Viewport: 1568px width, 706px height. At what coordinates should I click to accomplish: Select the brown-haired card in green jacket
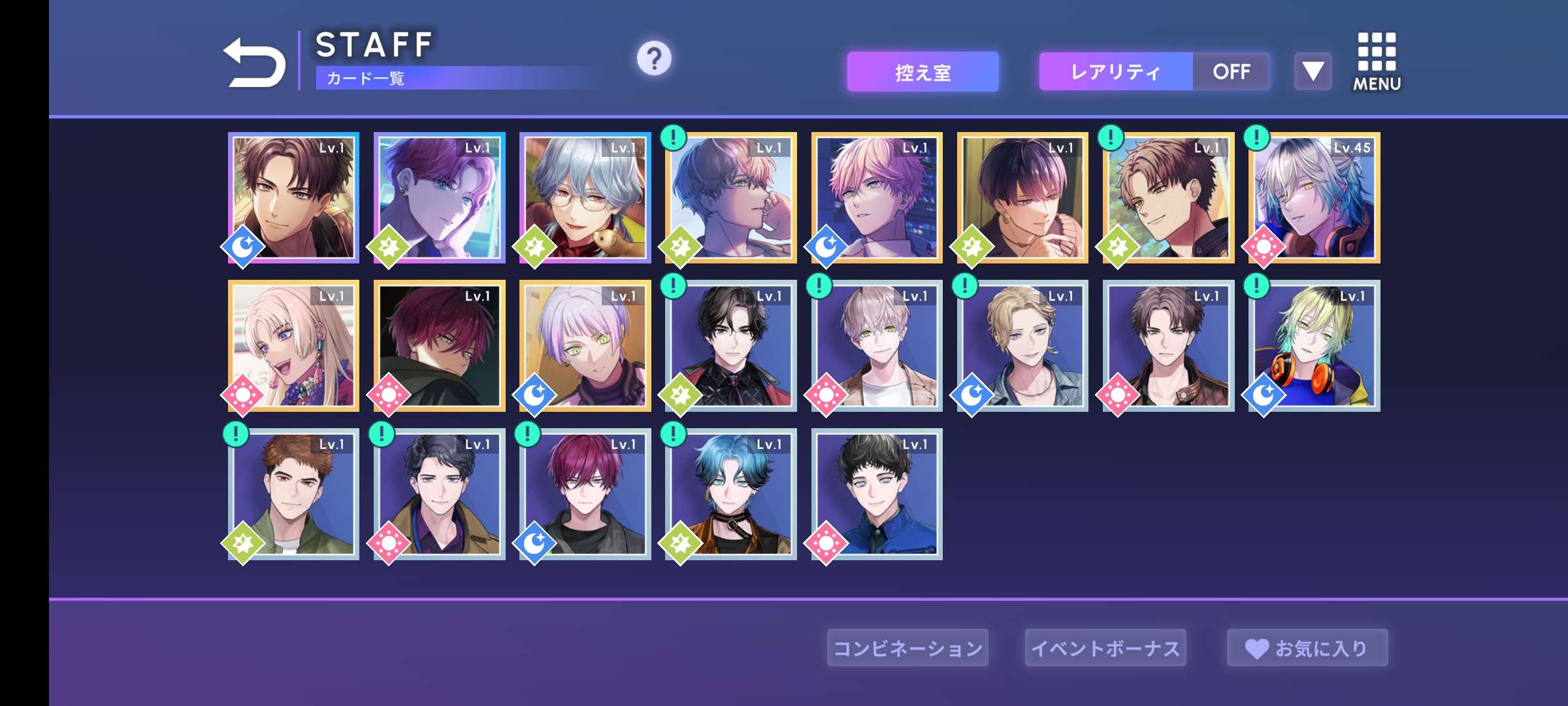click(x=293, y=494)
